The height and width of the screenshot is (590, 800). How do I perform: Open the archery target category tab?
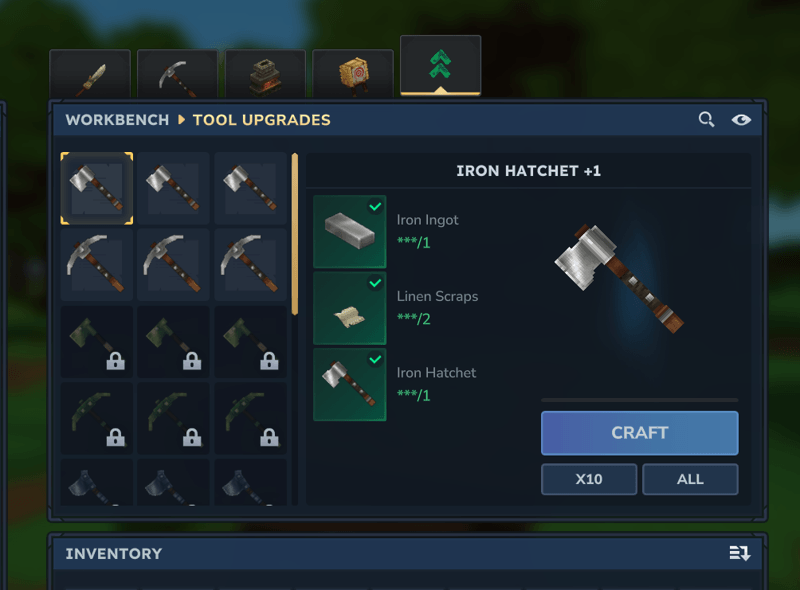pyautogui.click(x=353, y=74)
